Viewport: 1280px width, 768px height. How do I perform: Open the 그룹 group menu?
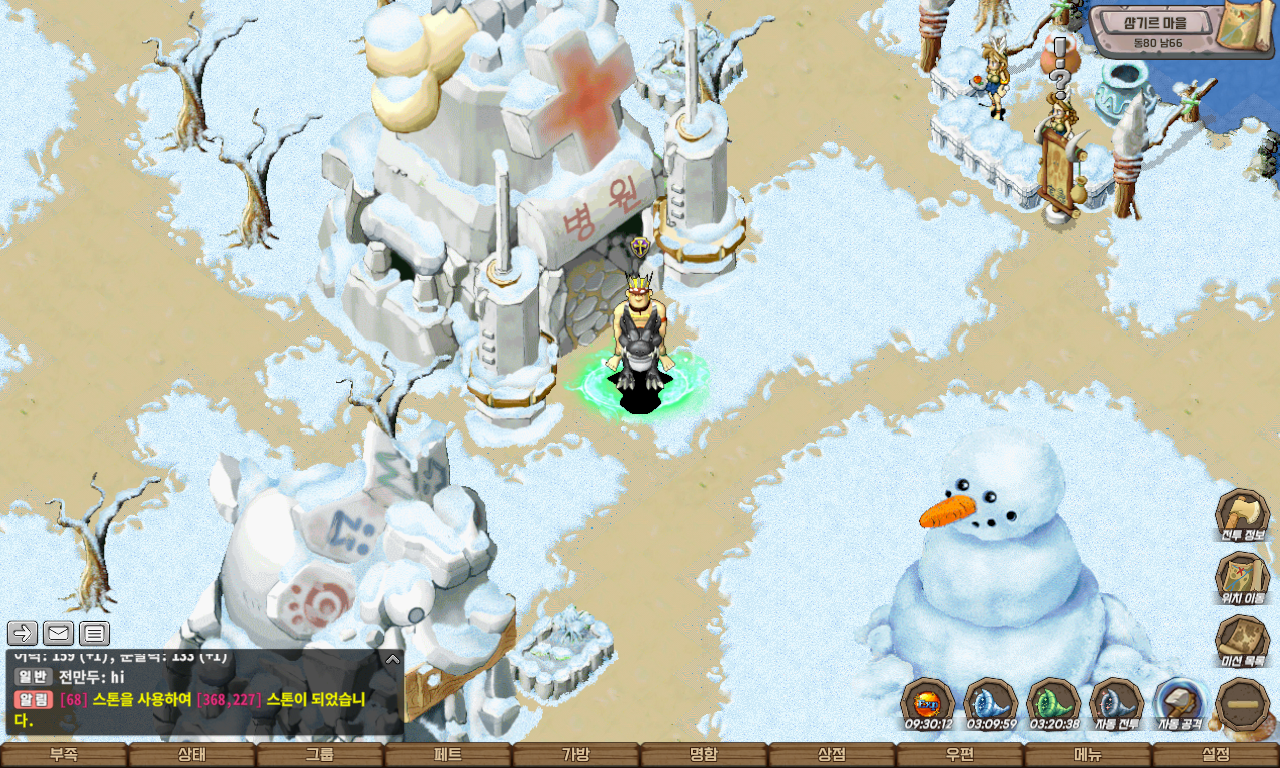pyautogui.click(x=320, y=755)
